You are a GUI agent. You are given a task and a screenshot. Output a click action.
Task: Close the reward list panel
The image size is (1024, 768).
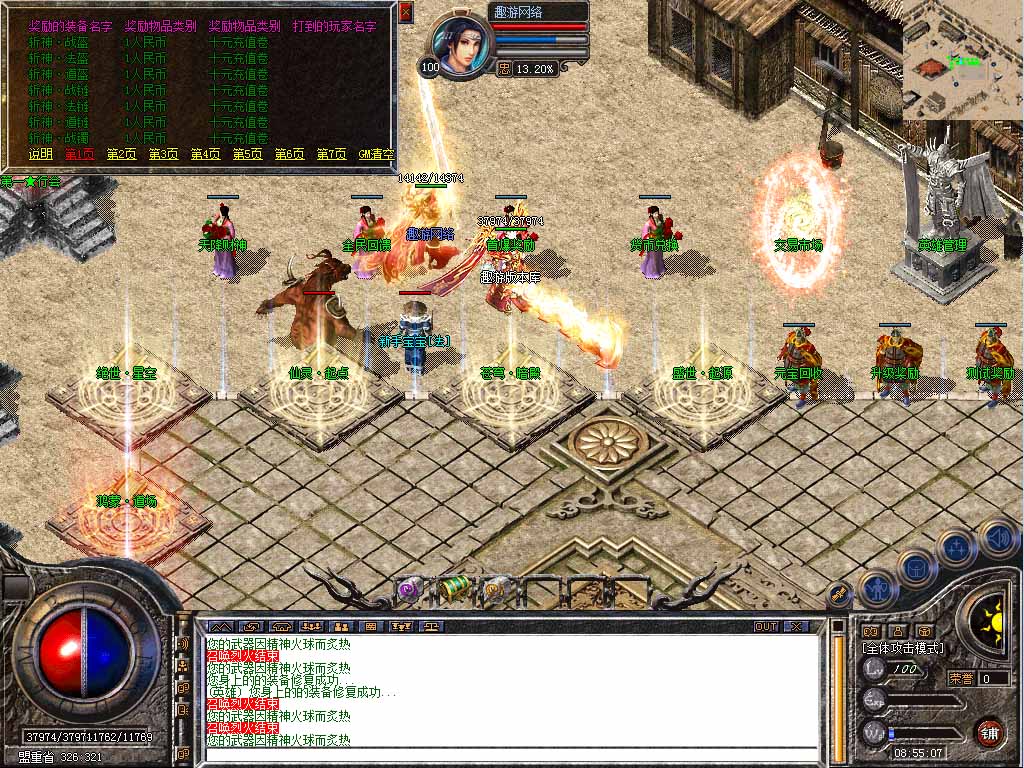(405, 12)
